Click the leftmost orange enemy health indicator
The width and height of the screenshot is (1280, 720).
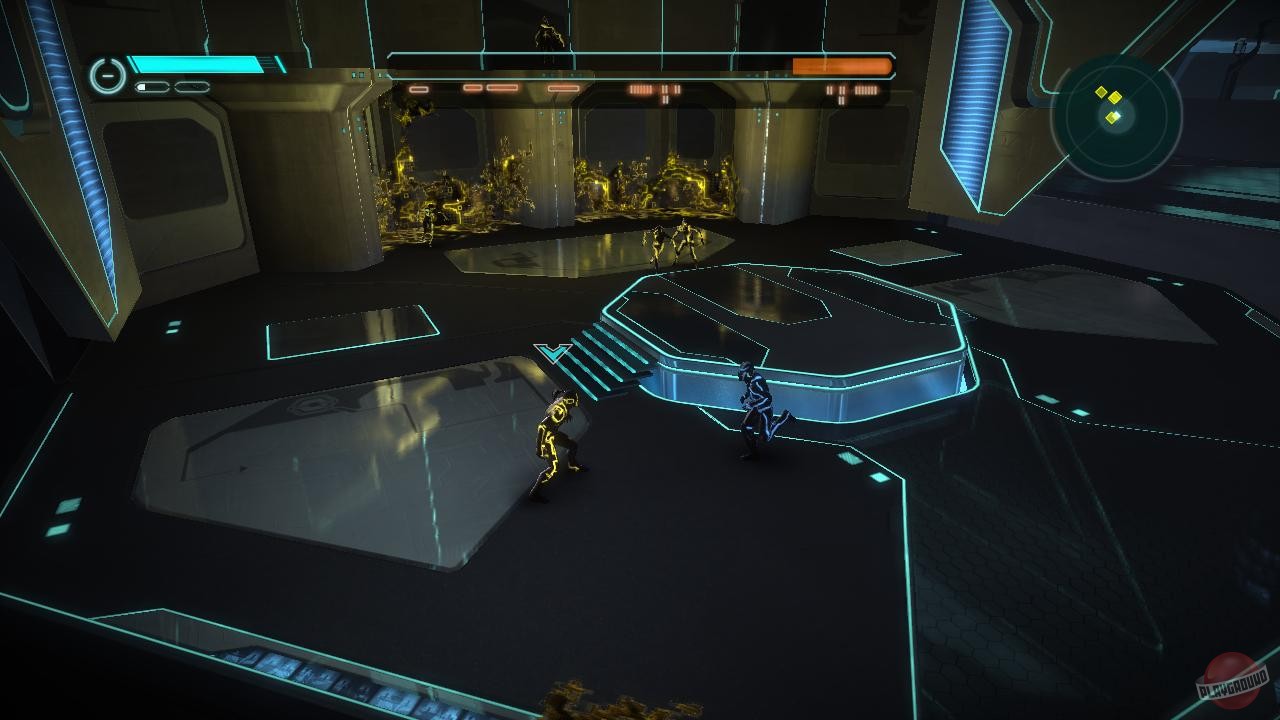pyautogui.click(x=418, y=90)
